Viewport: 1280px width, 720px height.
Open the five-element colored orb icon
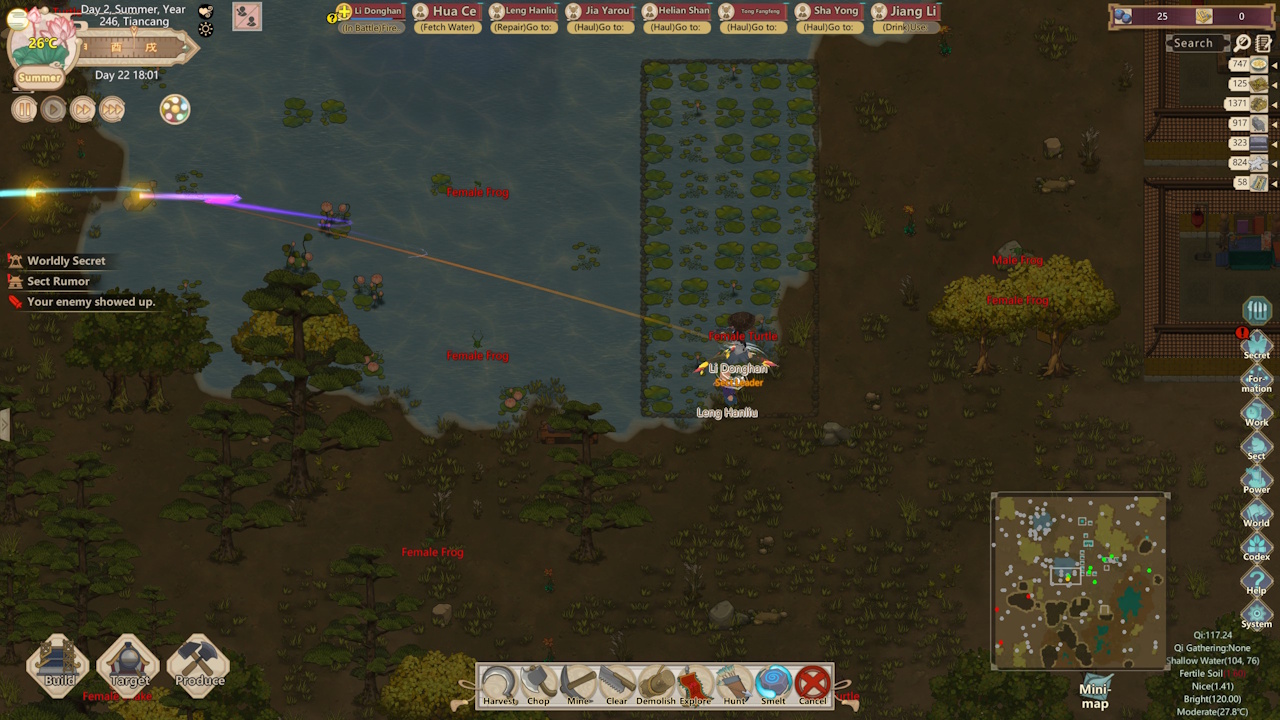click(x=175, y=109)
